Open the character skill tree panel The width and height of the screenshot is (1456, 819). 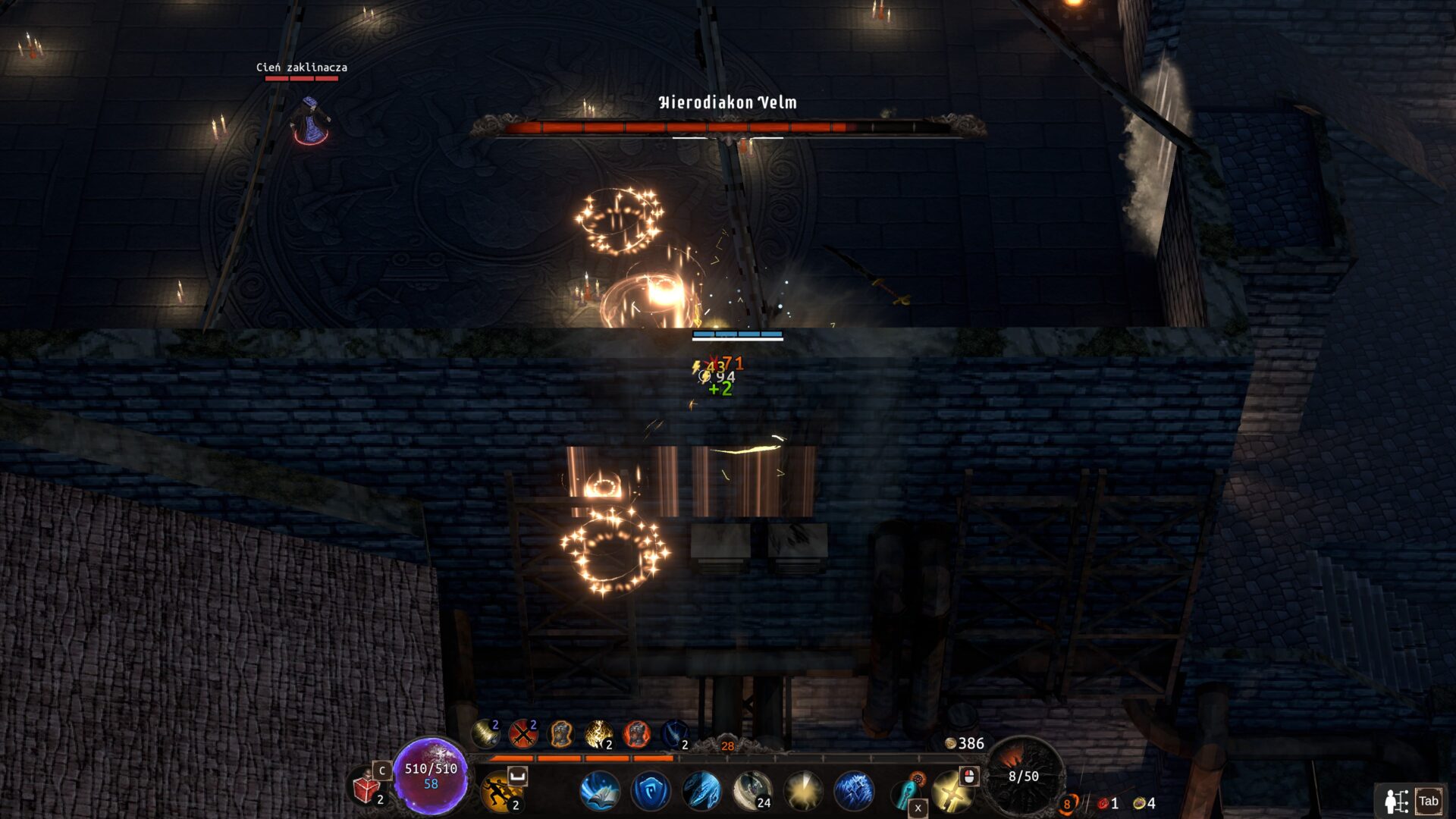(1410, 802)
